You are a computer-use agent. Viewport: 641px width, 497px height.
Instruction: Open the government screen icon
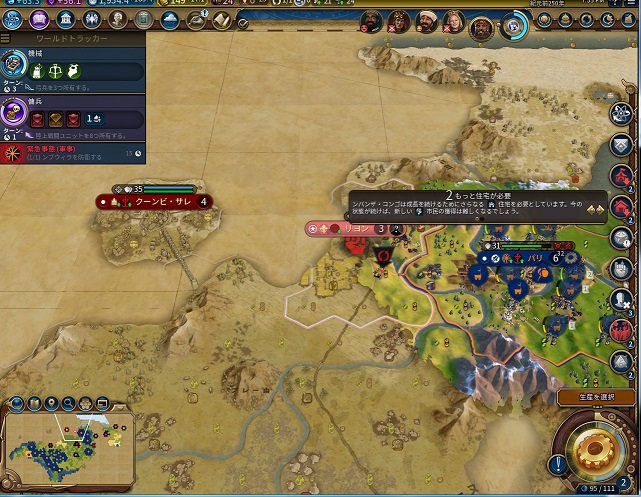point(65,21)
